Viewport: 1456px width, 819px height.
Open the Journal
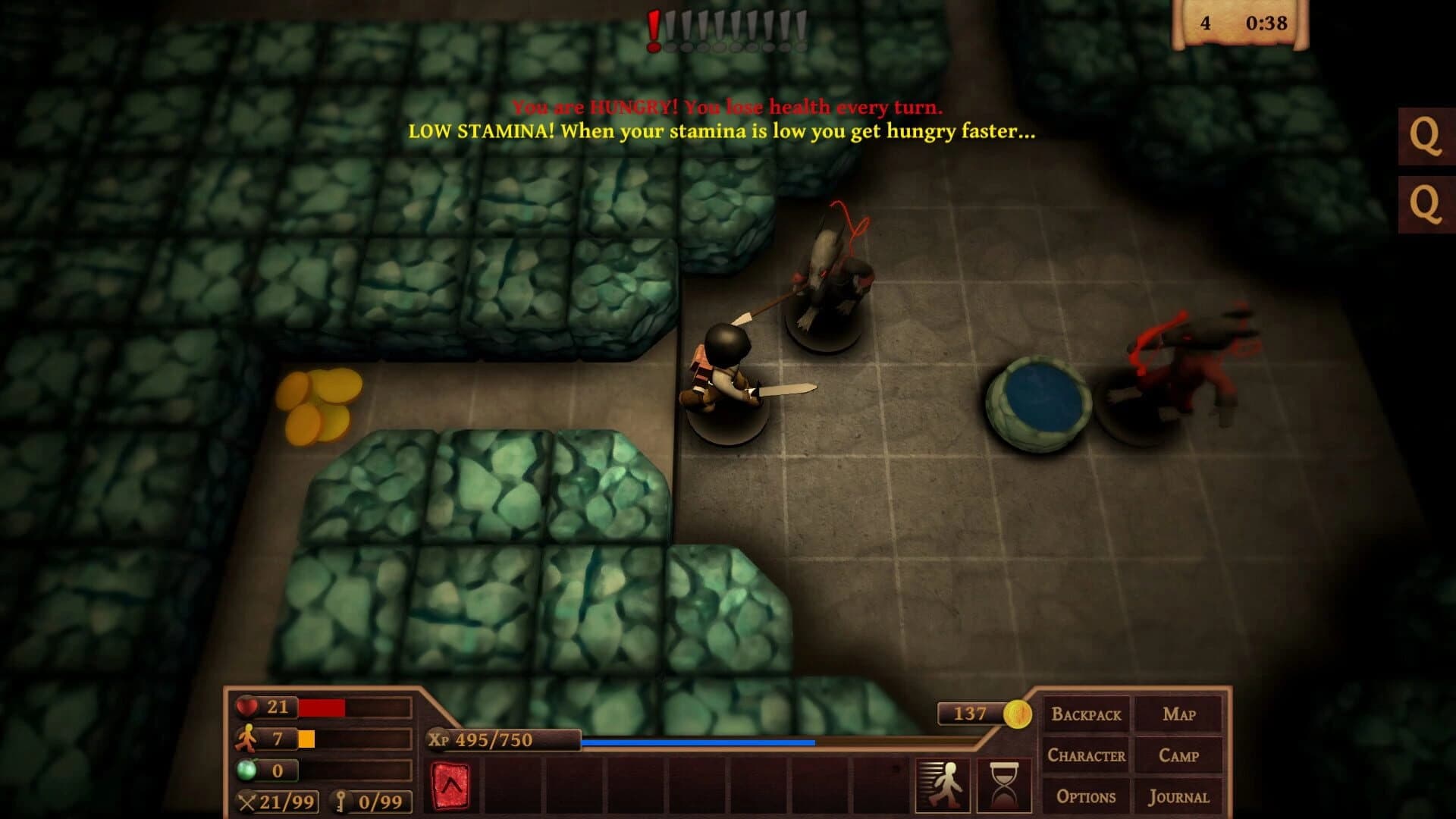(x=1179, y=796)
